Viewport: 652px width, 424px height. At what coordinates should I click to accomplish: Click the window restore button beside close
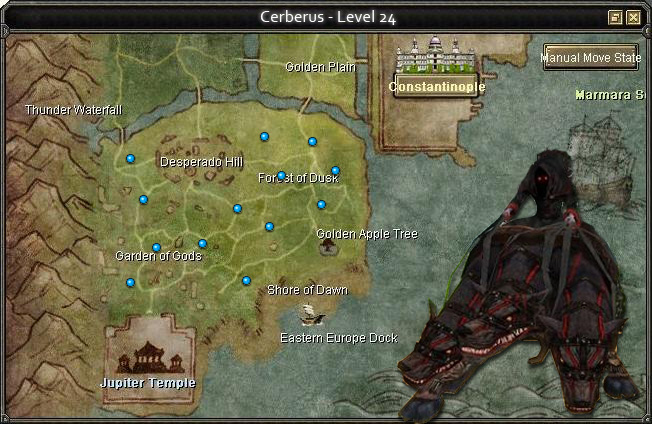point(616,17)
